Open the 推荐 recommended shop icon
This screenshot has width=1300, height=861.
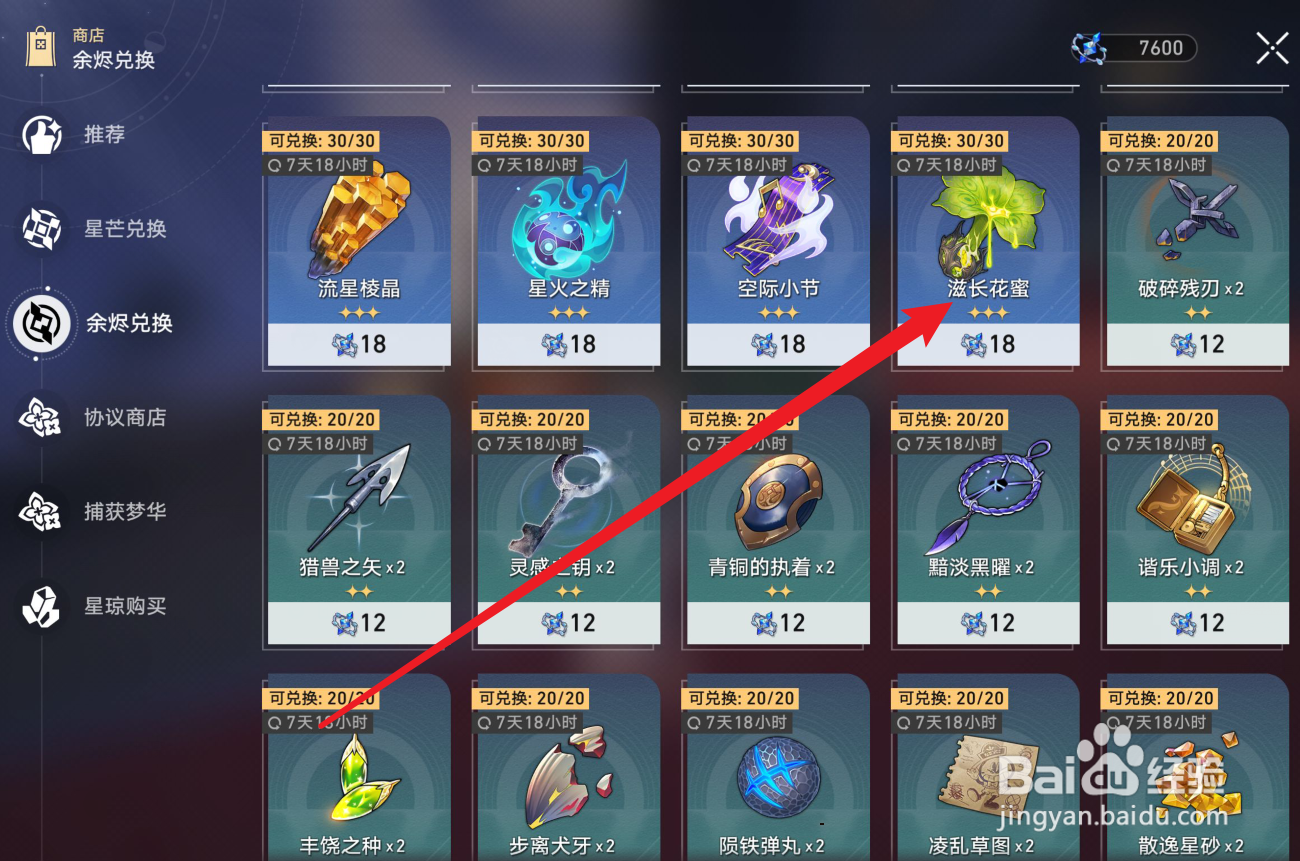coord(40,135)
